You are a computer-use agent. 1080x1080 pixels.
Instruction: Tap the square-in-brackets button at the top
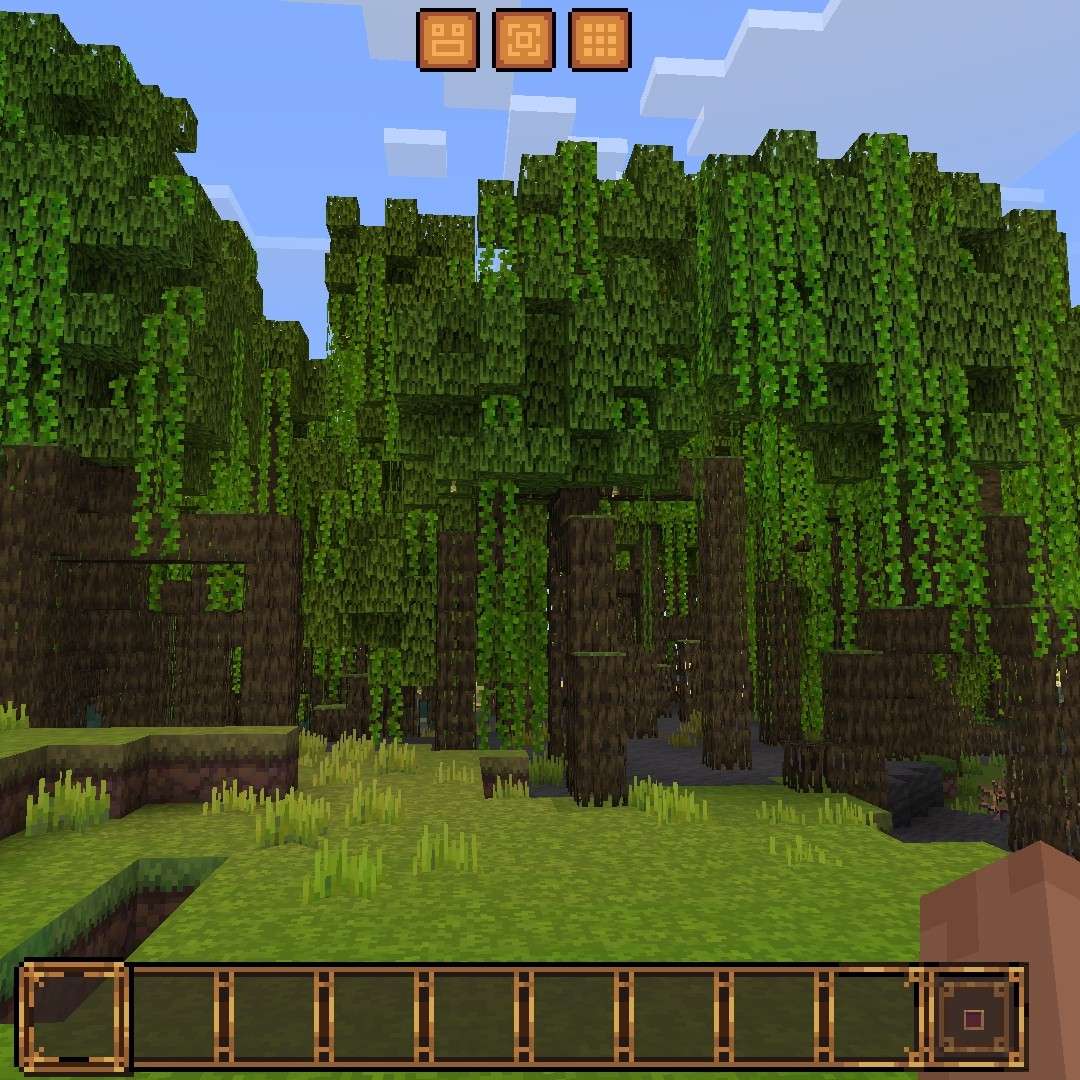(x=523, y=40)
